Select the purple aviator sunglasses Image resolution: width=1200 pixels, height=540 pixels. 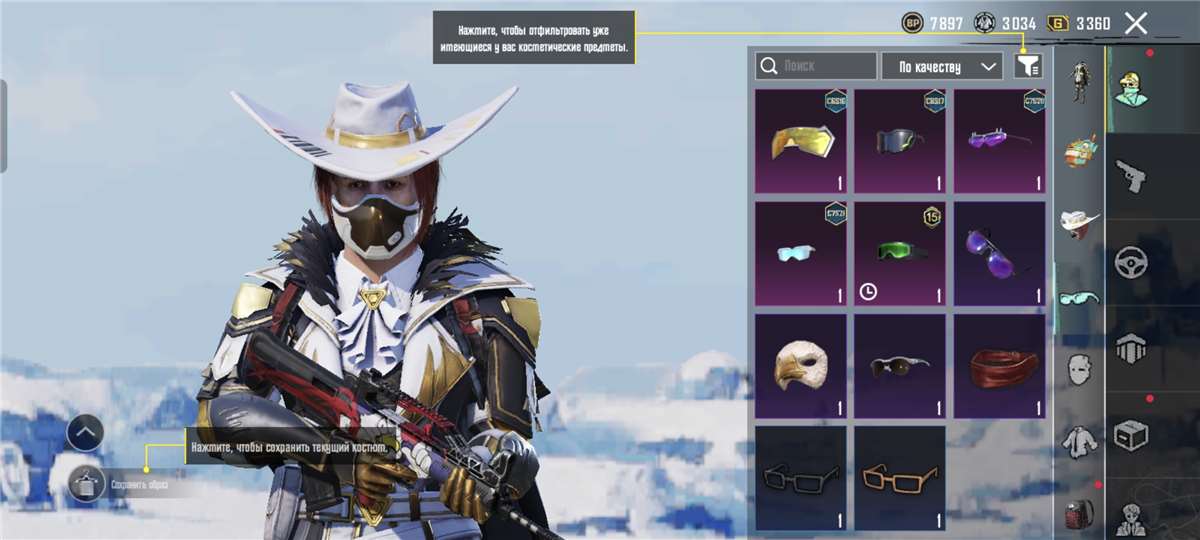click(x=999, y=254)
